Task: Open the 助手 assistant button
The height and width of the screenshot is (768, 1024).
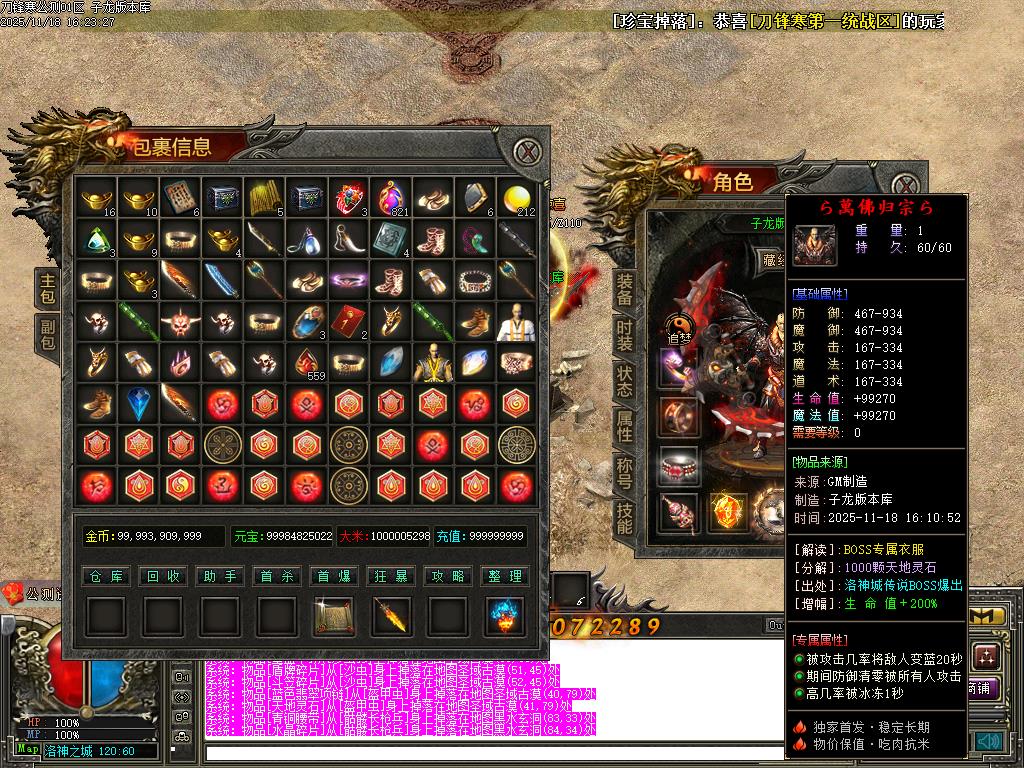Action: pyautogui.click(x=219, y=576)
